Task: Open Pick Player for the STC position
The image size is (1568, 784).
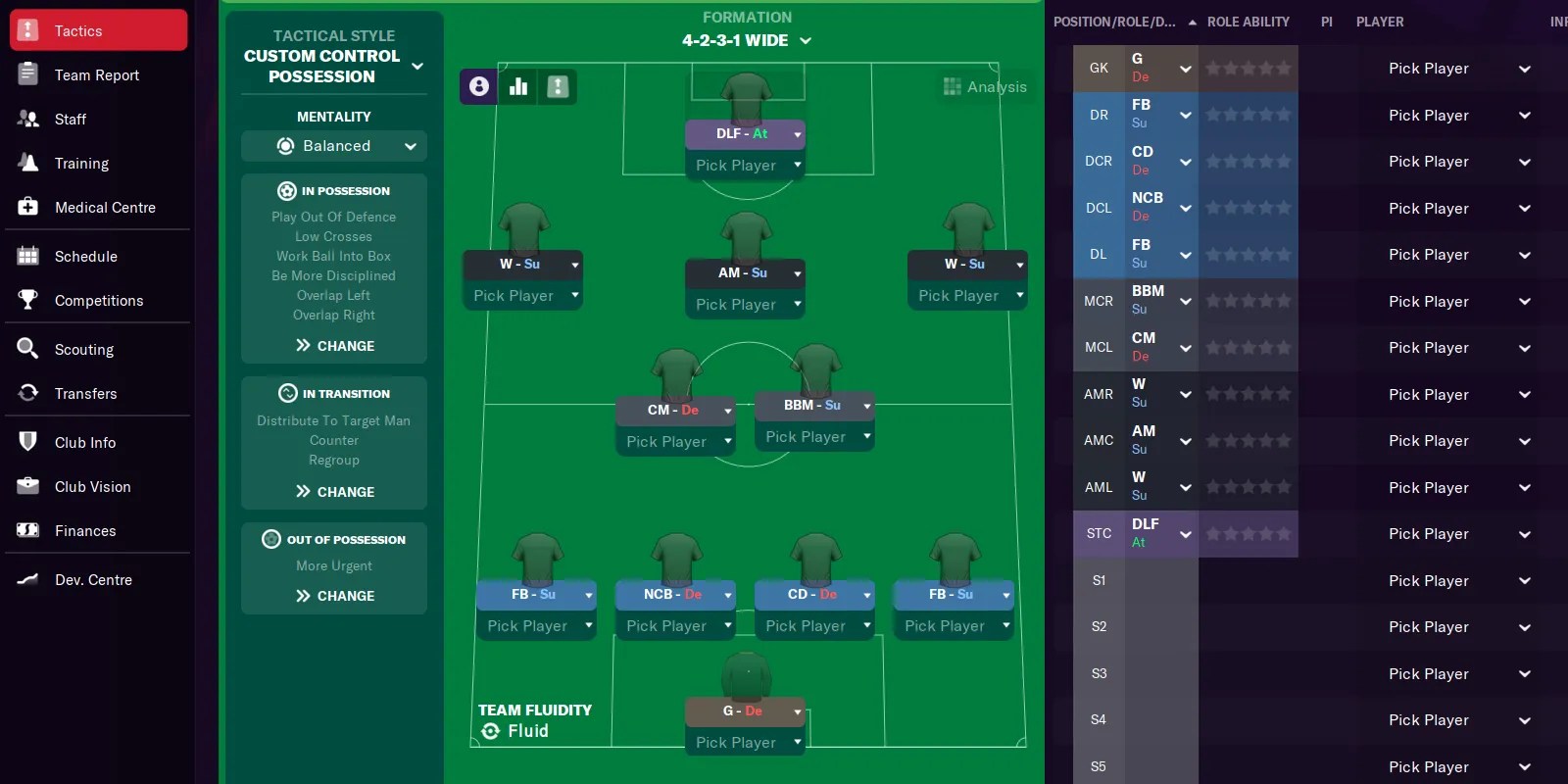Action: (x=1429, y=533)
